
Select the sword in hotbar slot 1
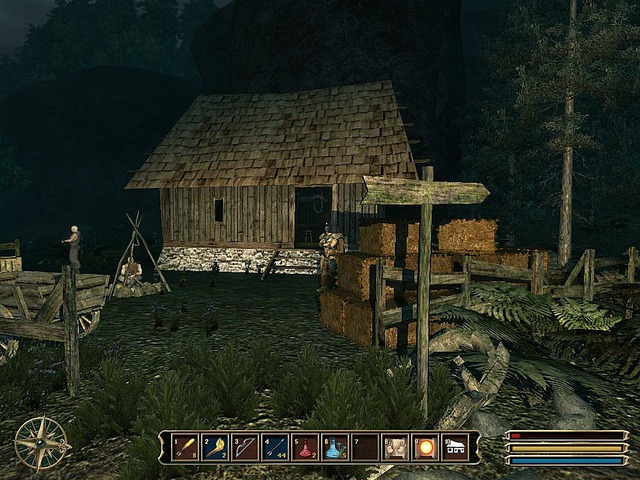[185, 447]
